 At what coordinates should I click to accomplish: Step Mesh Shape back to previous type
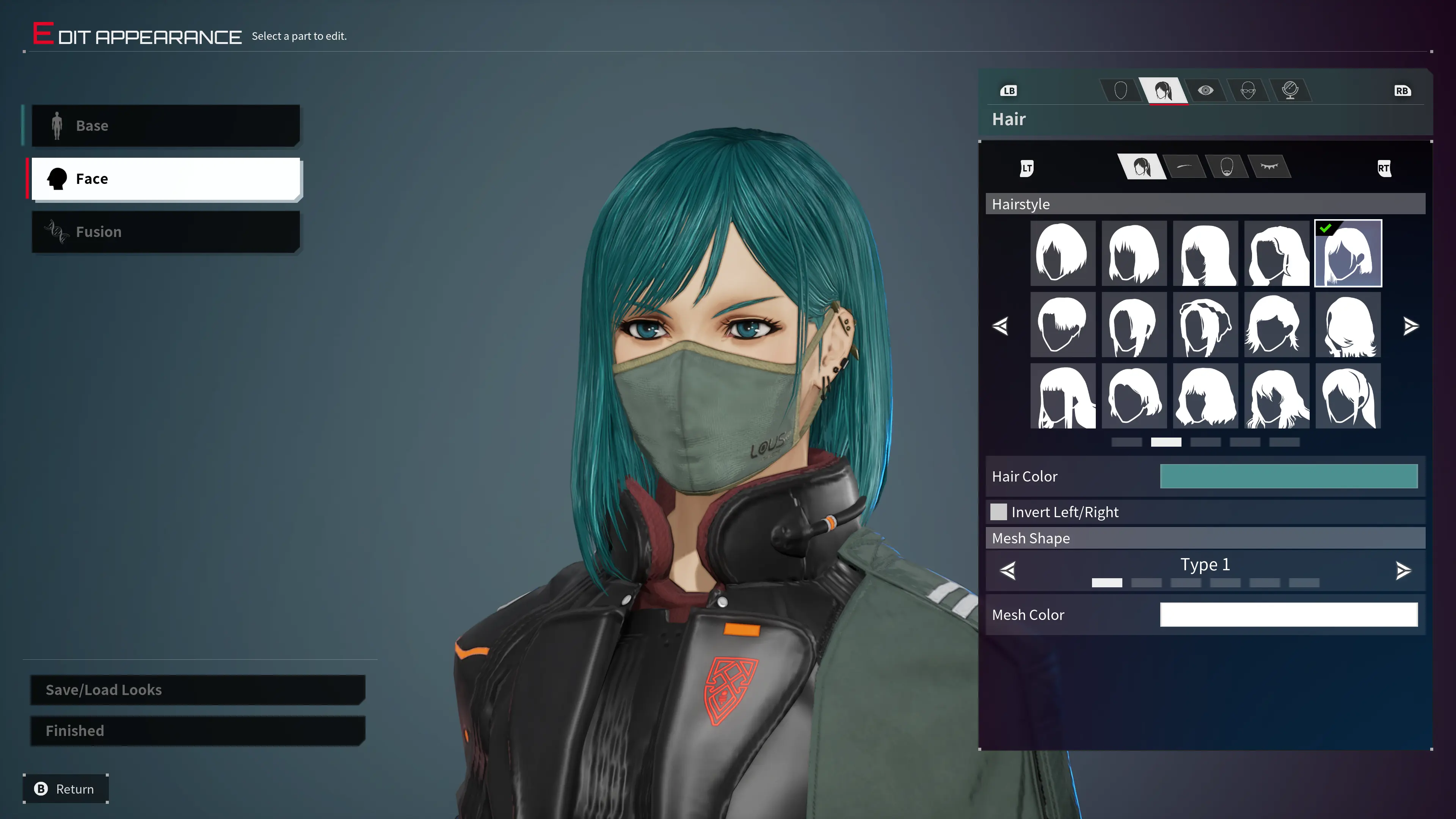tap(1008, 570)
